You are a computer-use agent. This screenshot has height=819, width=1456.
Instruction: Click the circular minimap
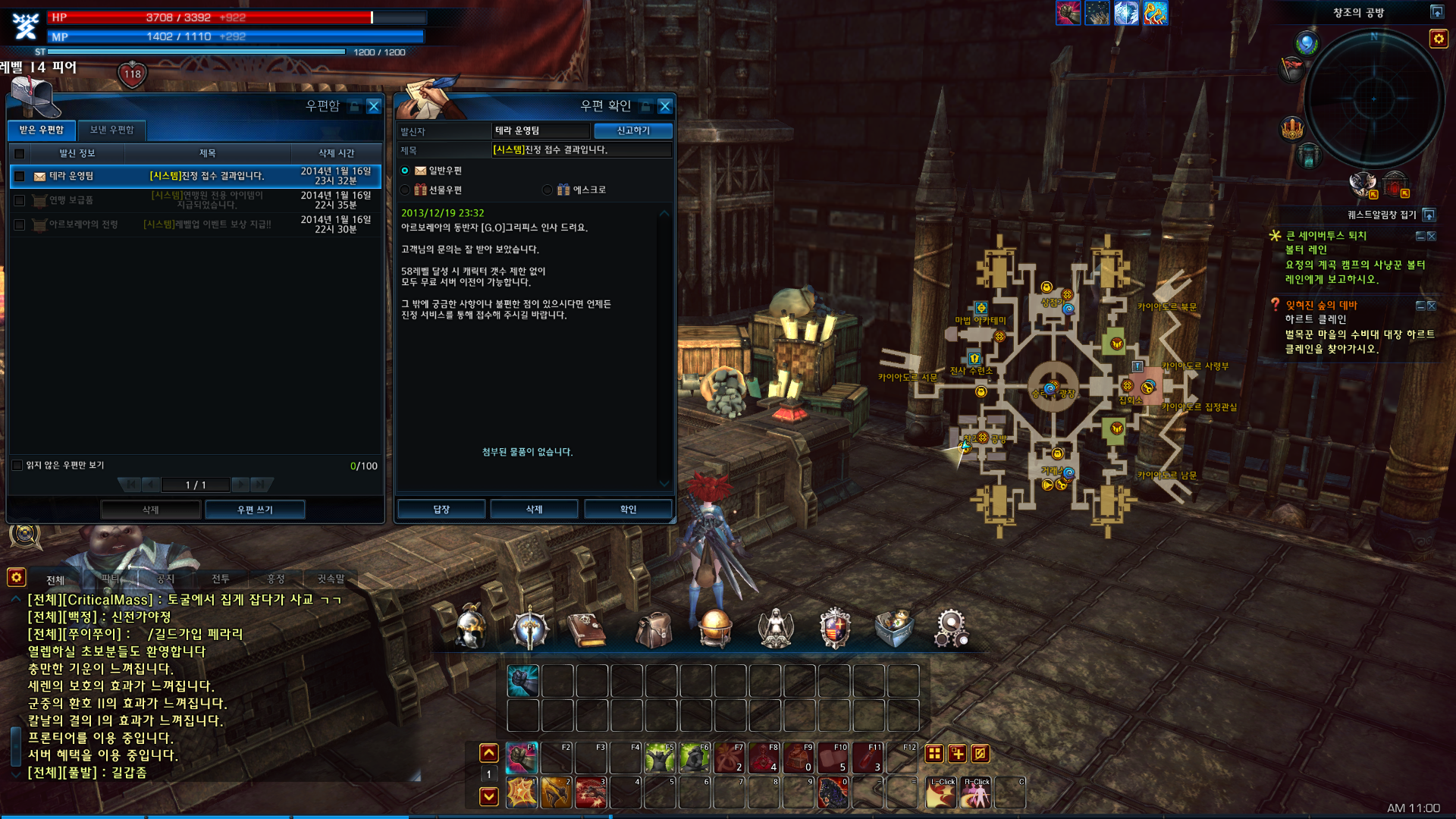tap(1373, 99)
